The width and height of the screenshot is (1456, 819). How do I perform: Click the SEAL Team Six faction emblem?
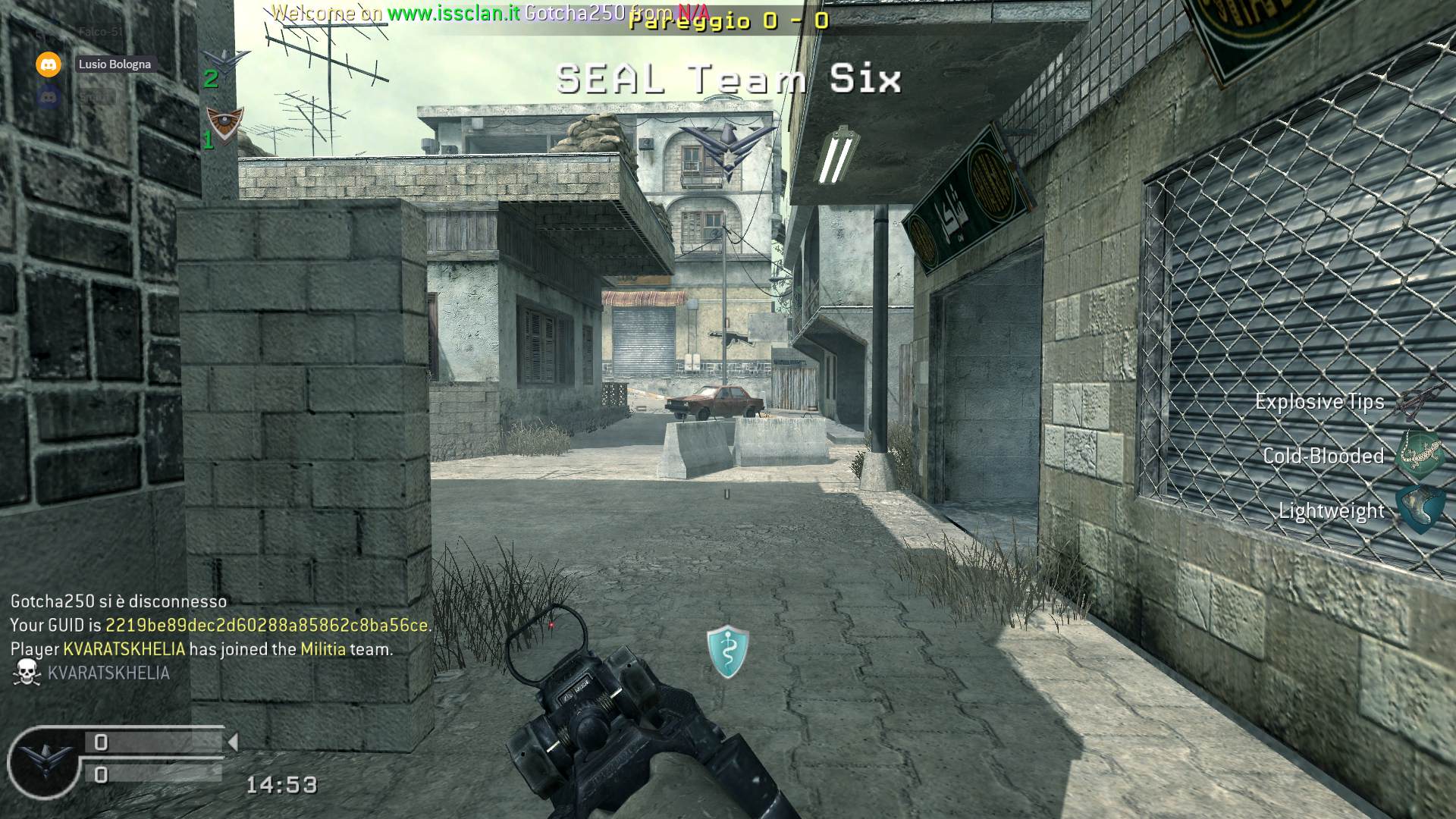(727, 152)
